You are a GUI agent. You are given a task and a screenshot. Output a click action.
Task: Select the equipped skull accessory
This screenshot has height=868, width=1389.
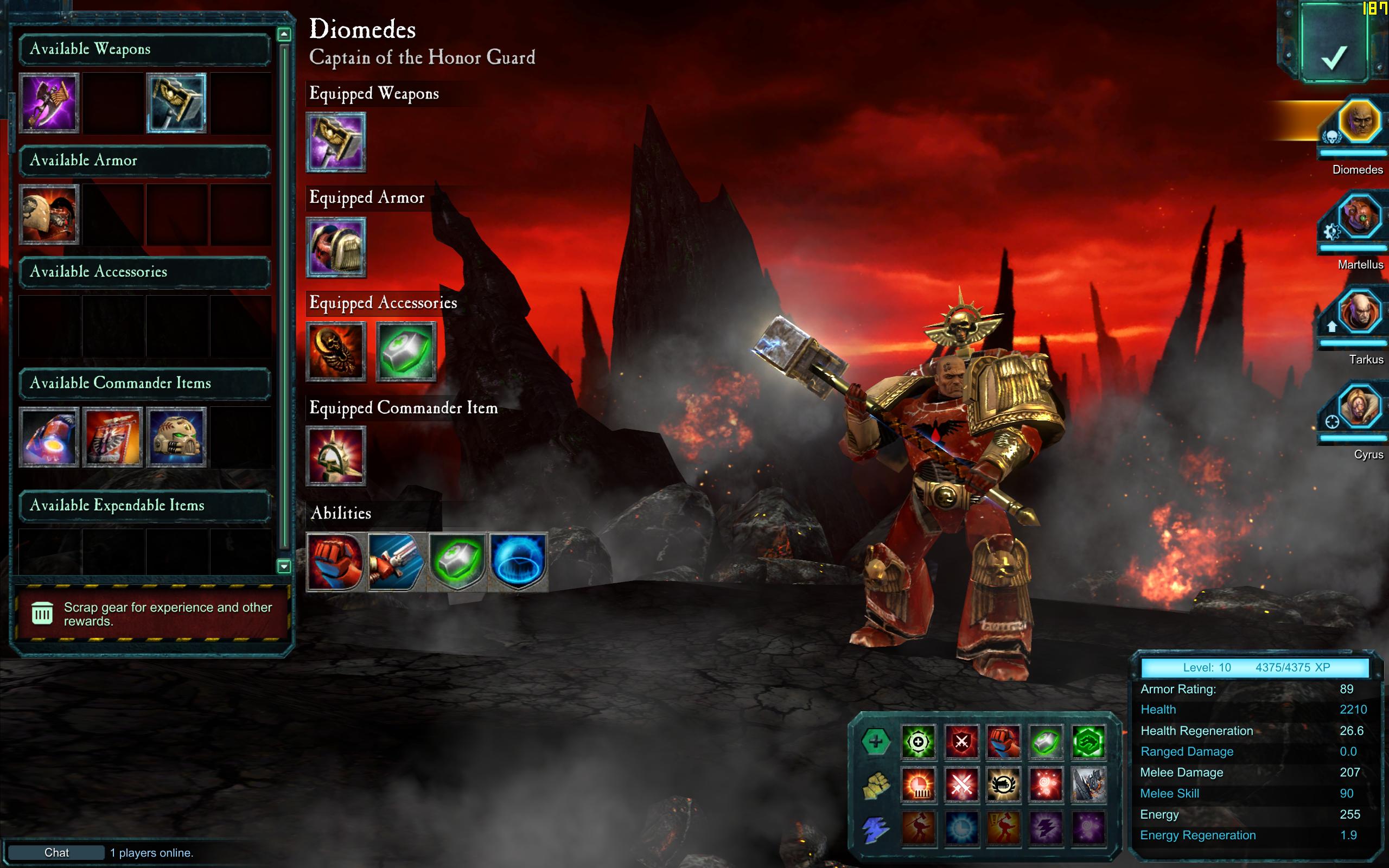coord(336,352)
